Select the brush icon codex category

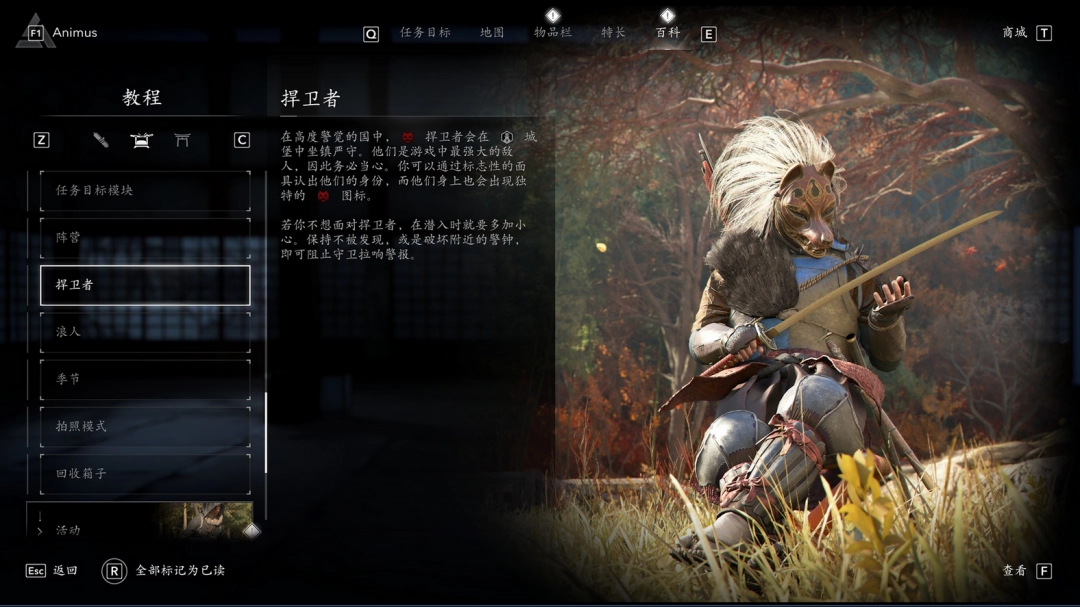[101, 140]
